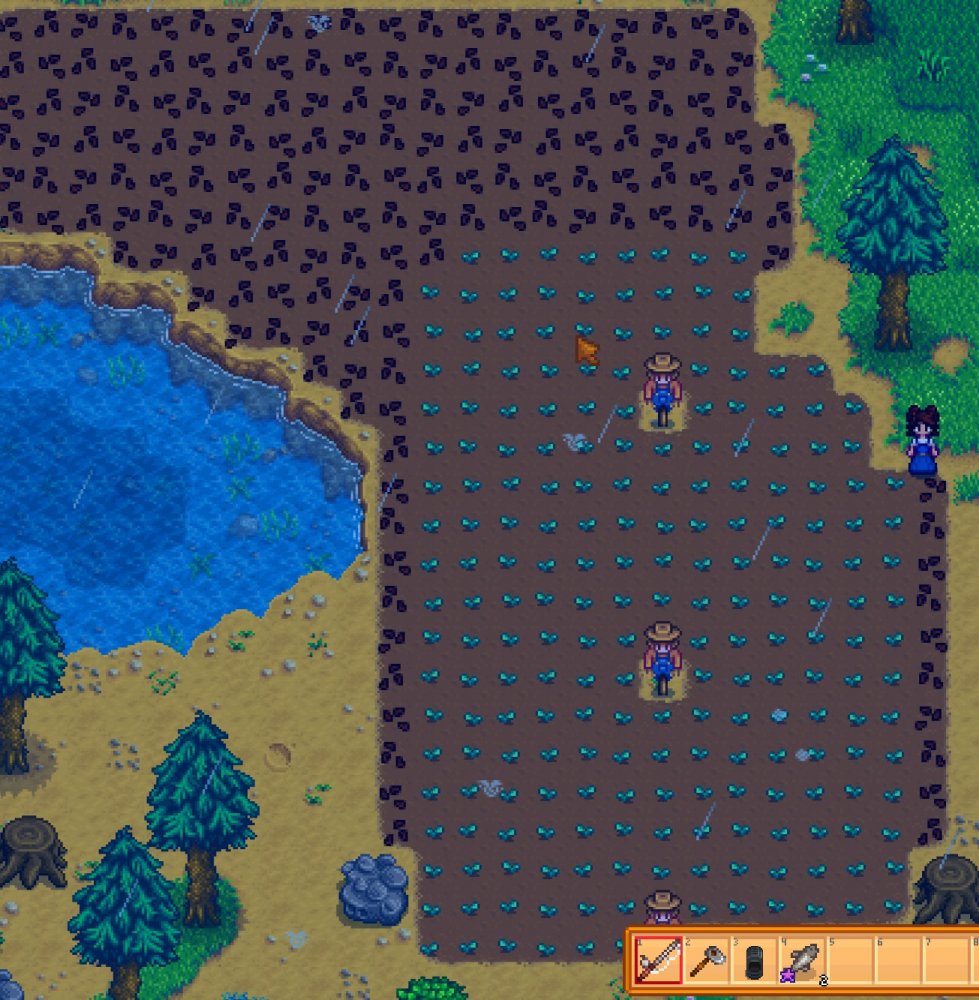Pick the iridium-star fish stack

(x=802, y=963)
